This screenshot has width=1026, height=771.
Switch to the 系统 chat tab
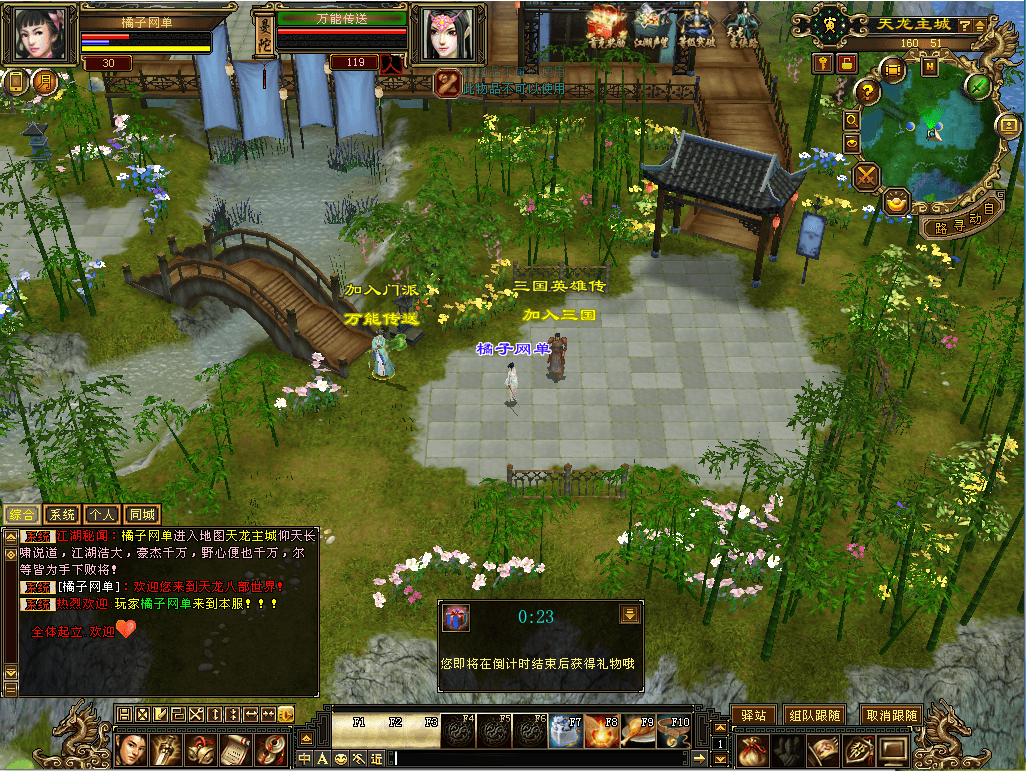(62, 515)
